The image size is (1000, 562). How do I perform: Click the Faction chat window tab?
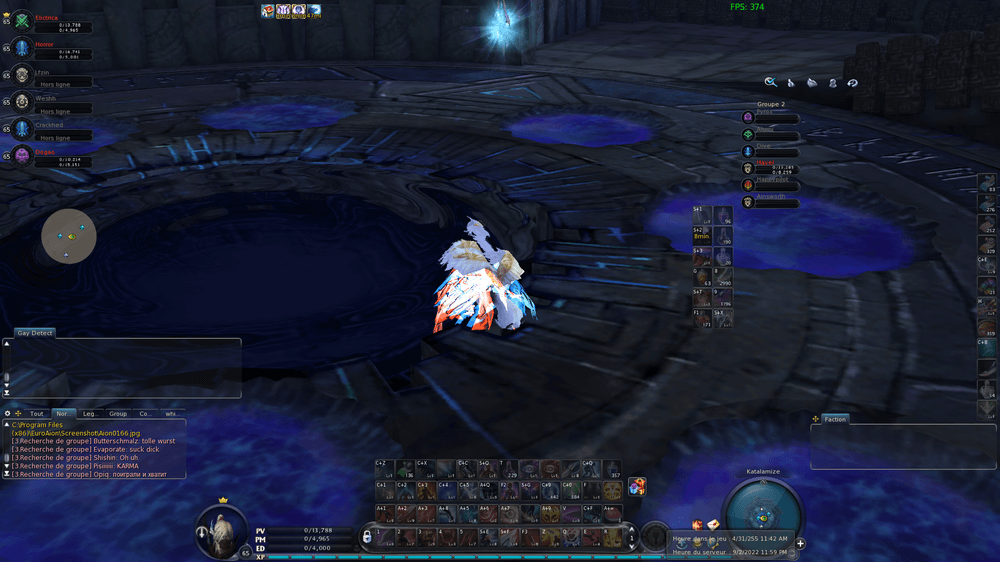(834, 419)
